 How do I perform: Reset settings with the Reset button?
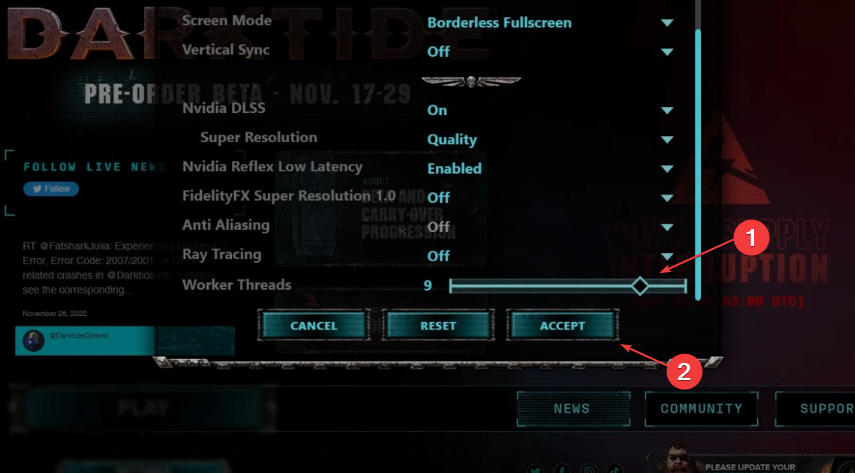pos(438,326)
